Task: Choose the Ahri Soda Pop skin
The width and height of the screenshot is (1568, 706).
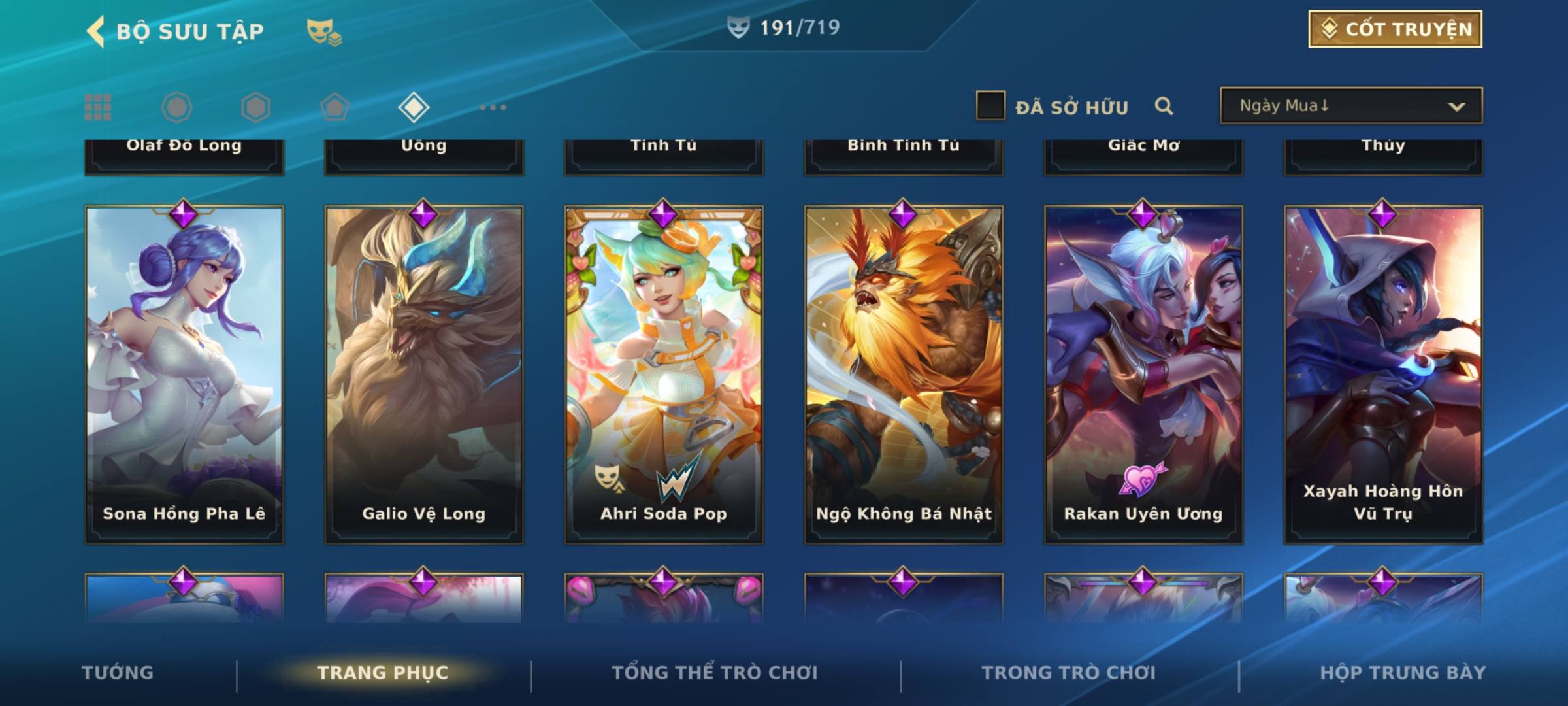Action: coord(664,374)
